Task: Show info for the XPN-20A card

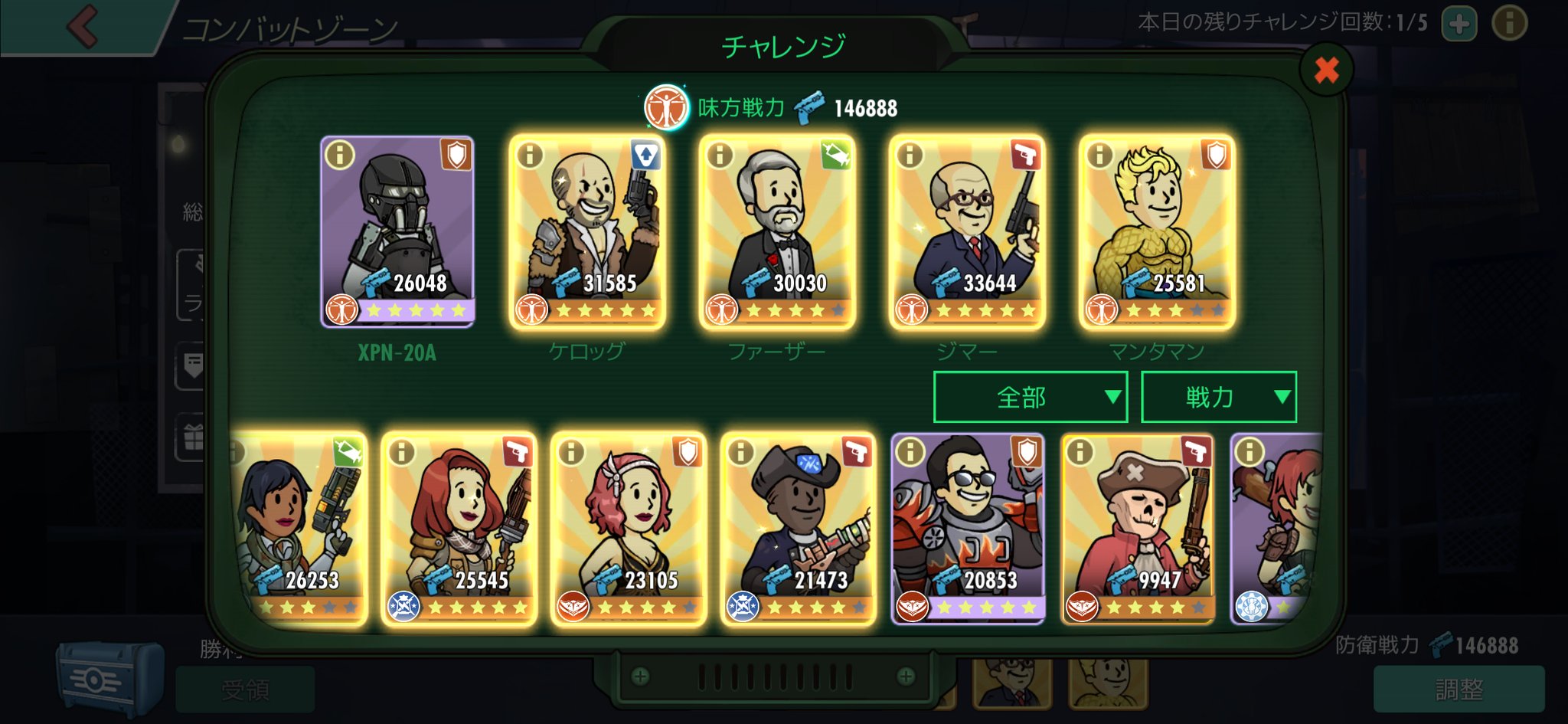Action: click(x=340, y=156)
